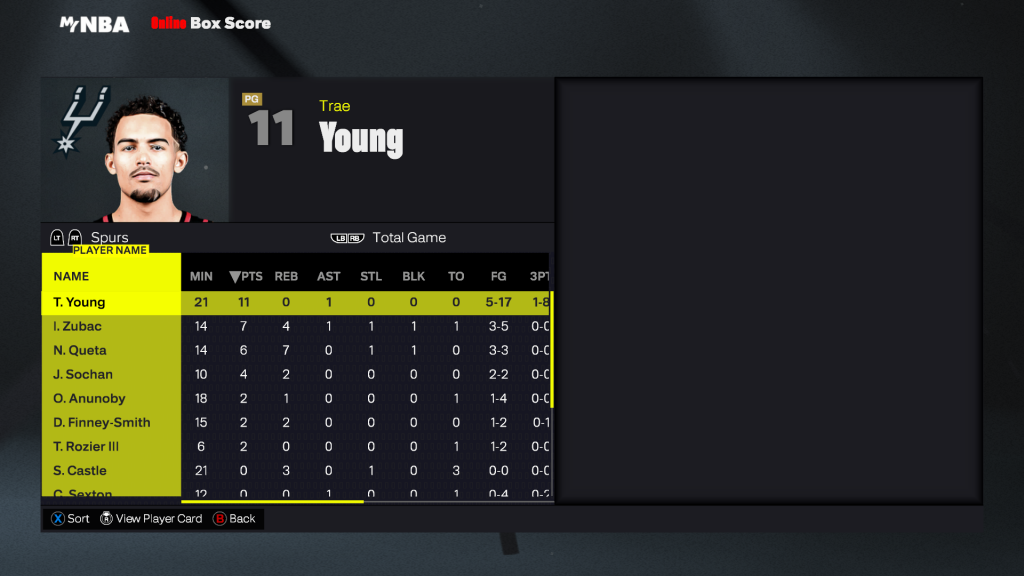Pick the D. Finney-Smith row
This screenshot has width=1024, height=576.
pyautogui.click(x=101, y=422)
